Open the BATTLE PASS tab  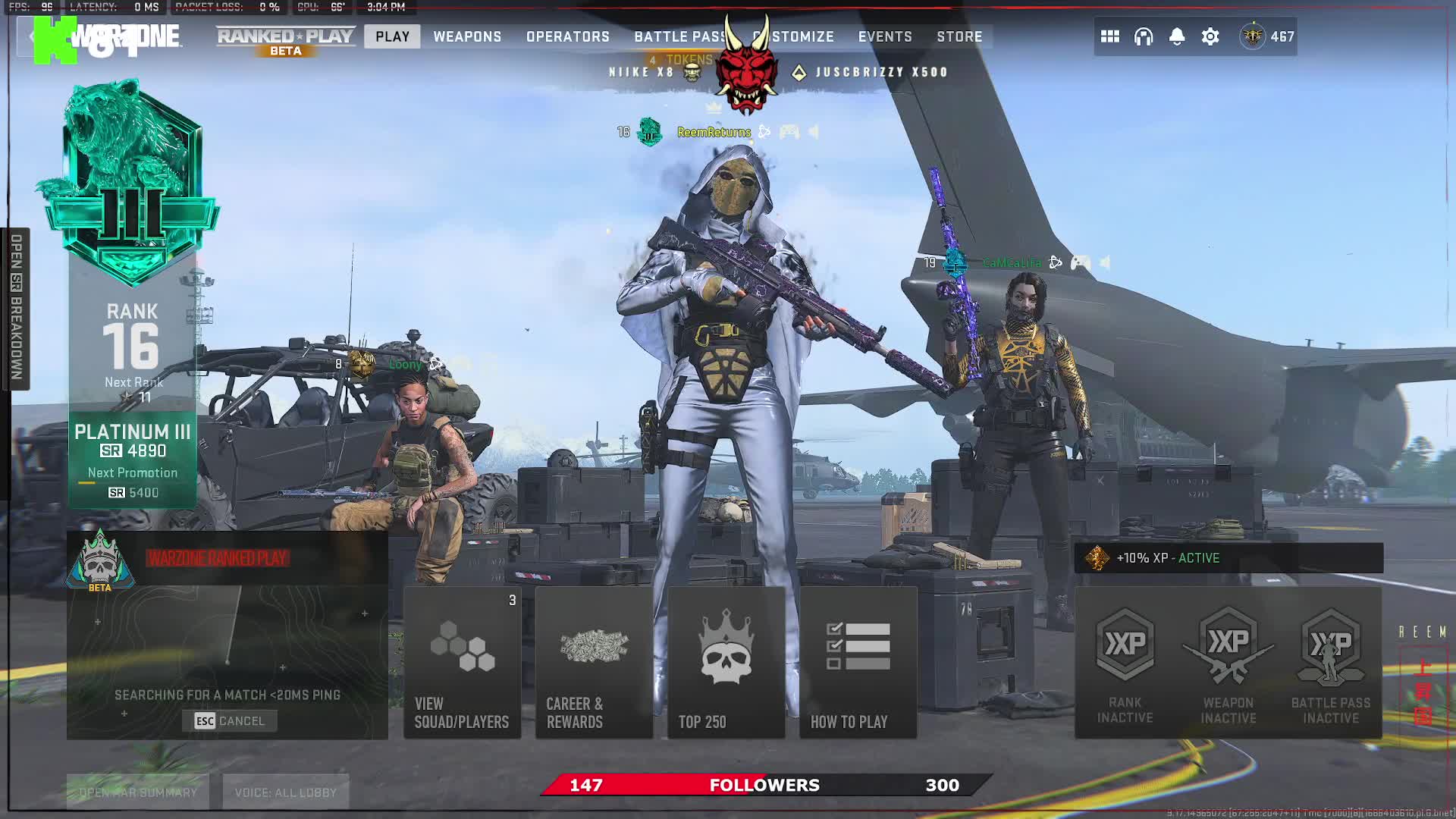tap(677, 36)
